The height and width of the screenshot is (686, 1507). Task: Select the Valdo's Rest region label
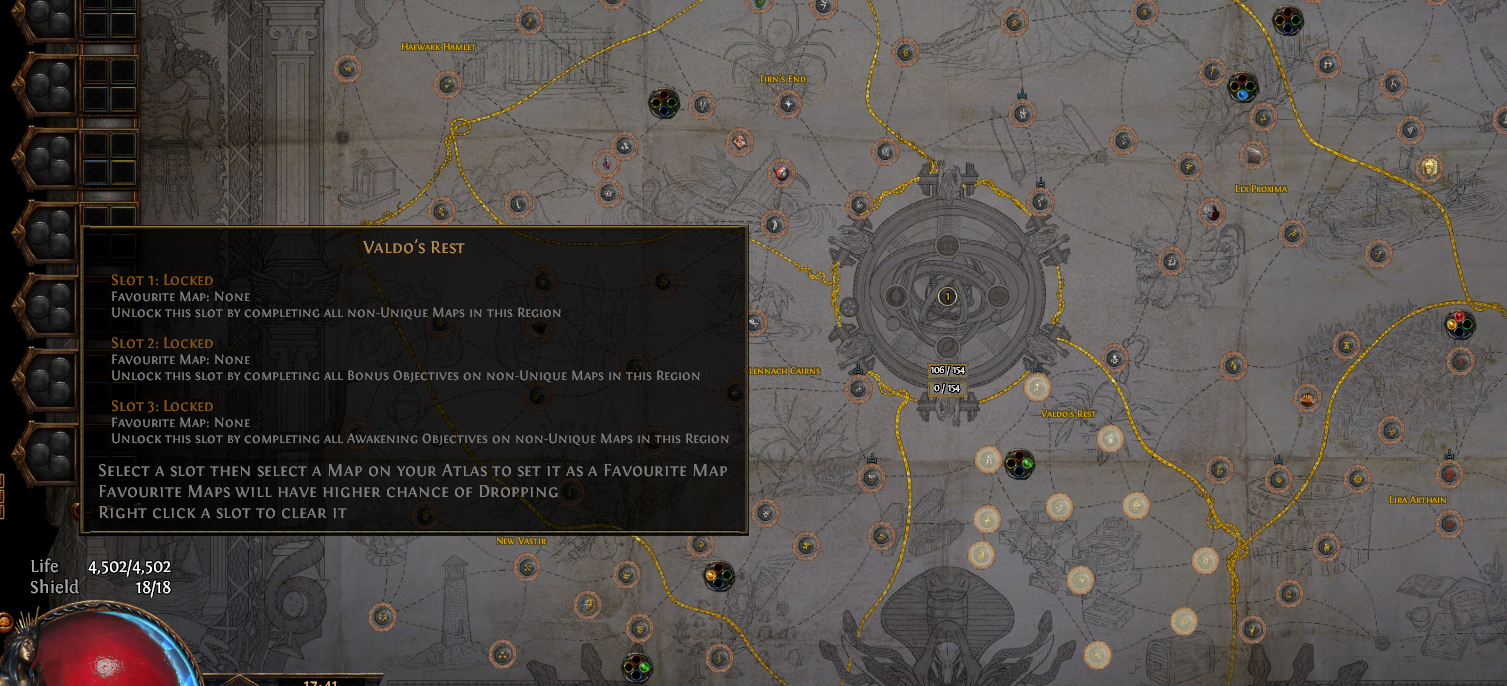tap(1068, 414)
